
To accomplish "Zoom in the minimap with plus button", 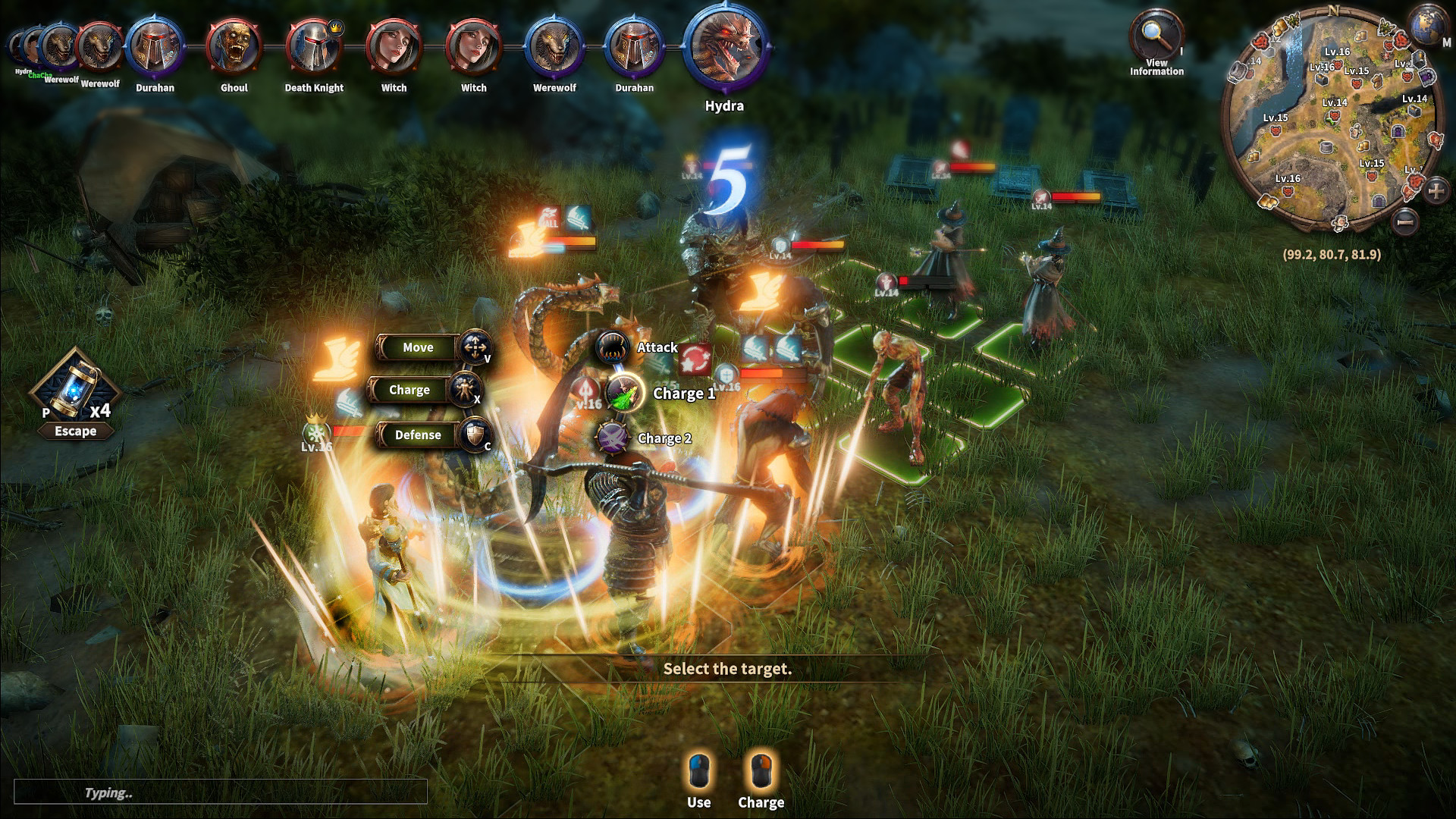I will point(1436,190).
